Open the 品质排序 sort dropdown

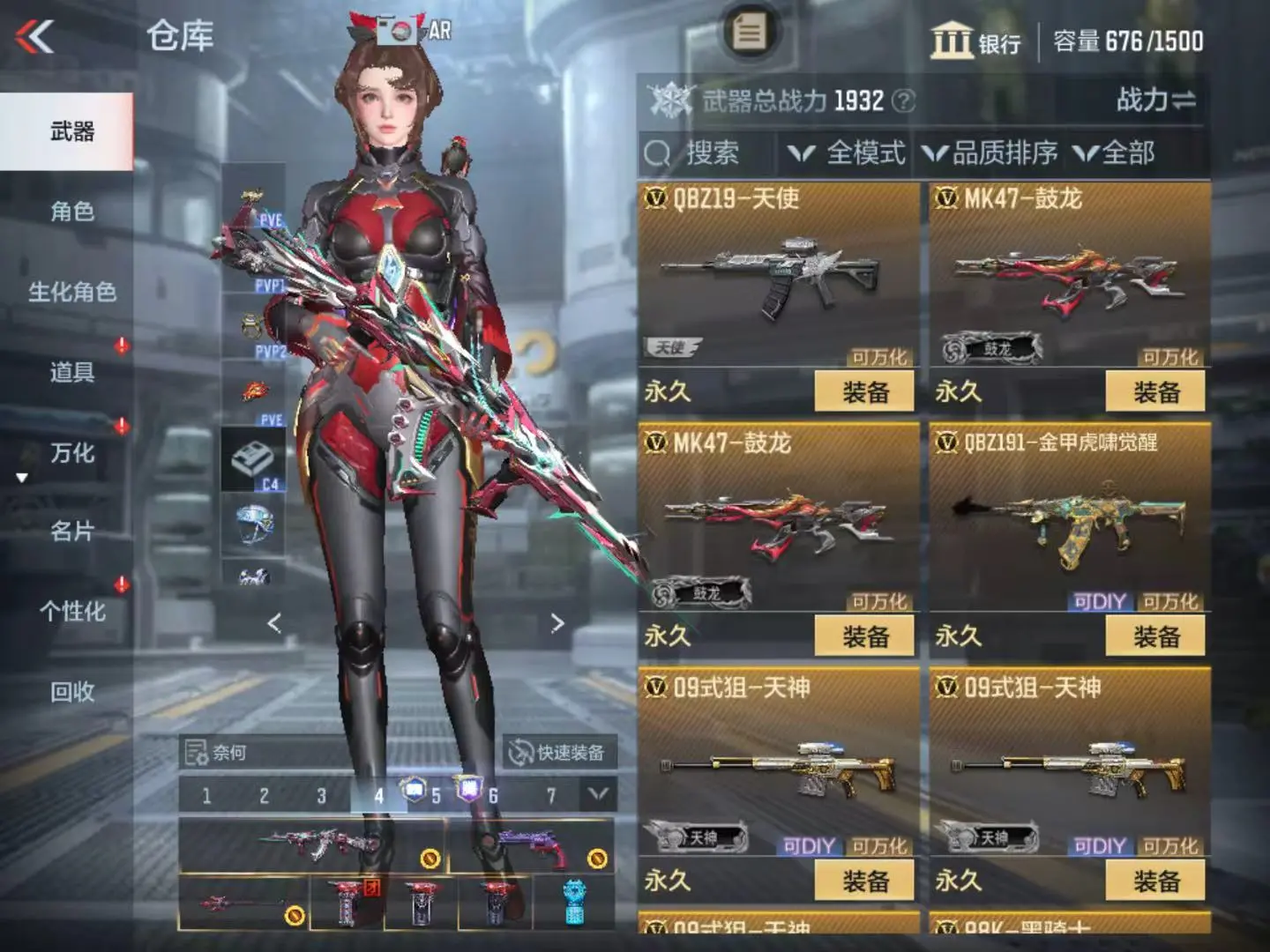[990, 153]
